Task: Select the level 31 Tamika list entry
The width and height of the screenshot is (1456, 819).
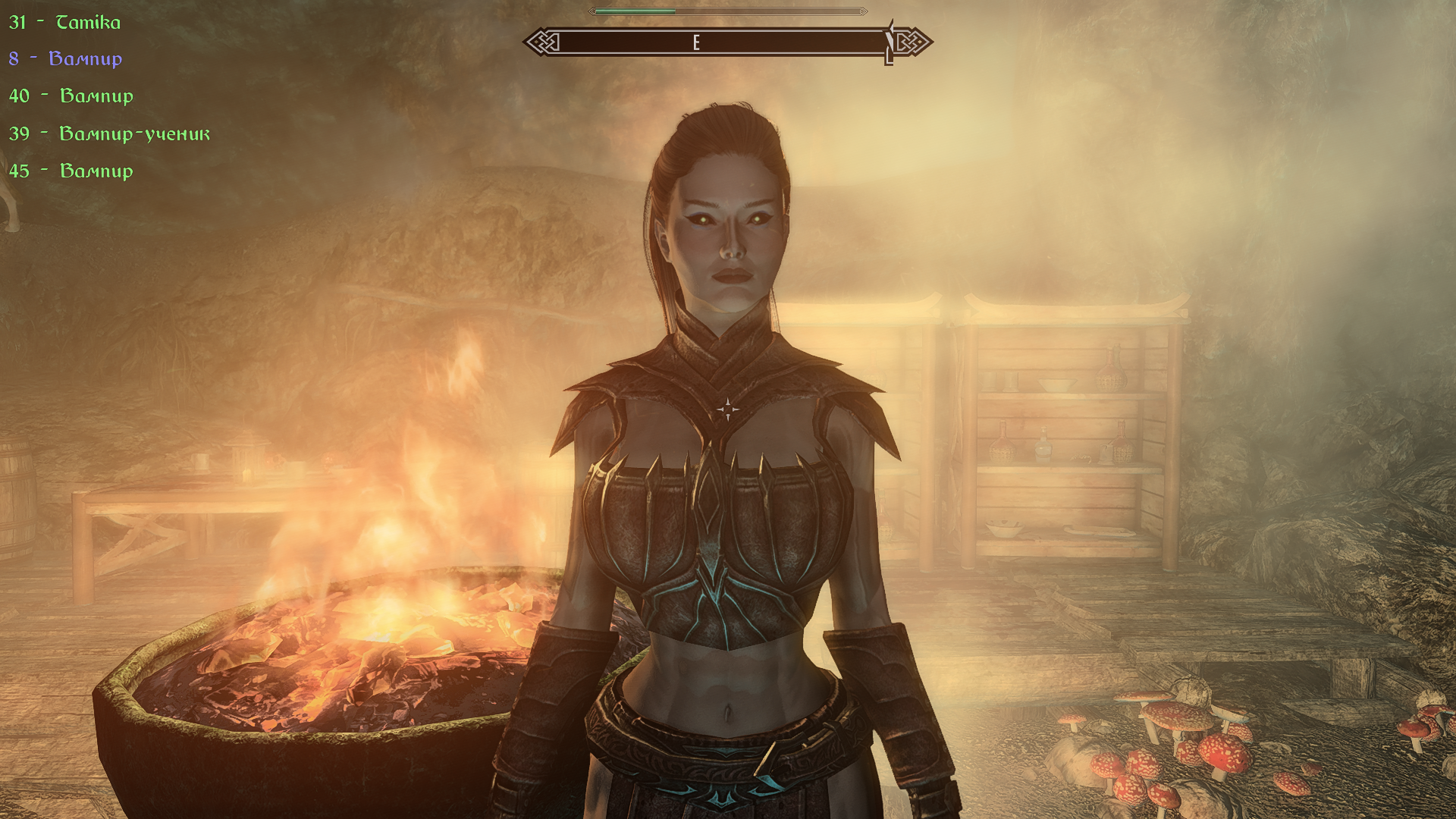Action: pos(65,23)
